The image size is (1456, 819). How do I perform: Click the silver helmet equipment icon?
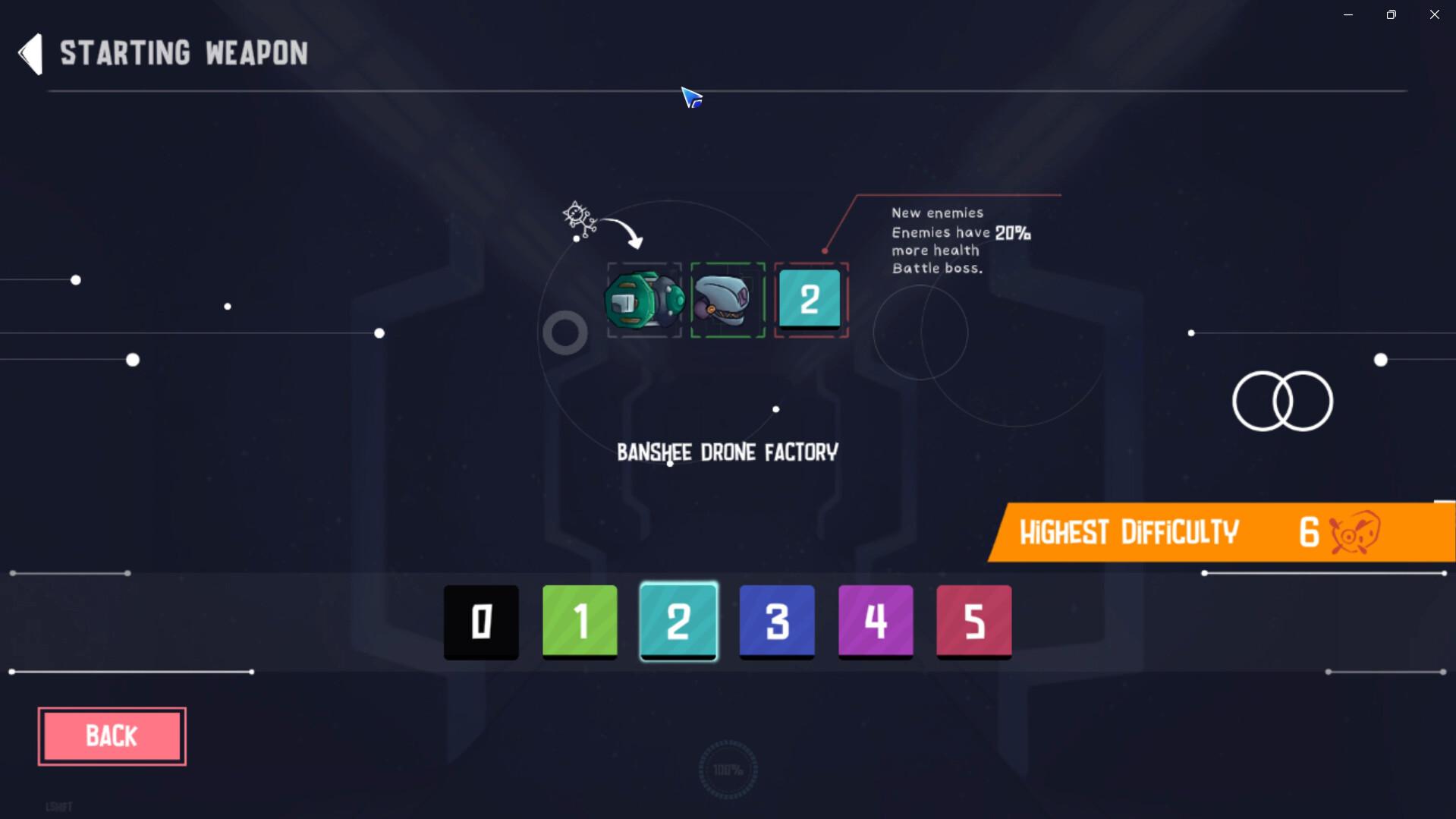pos(727,299)
